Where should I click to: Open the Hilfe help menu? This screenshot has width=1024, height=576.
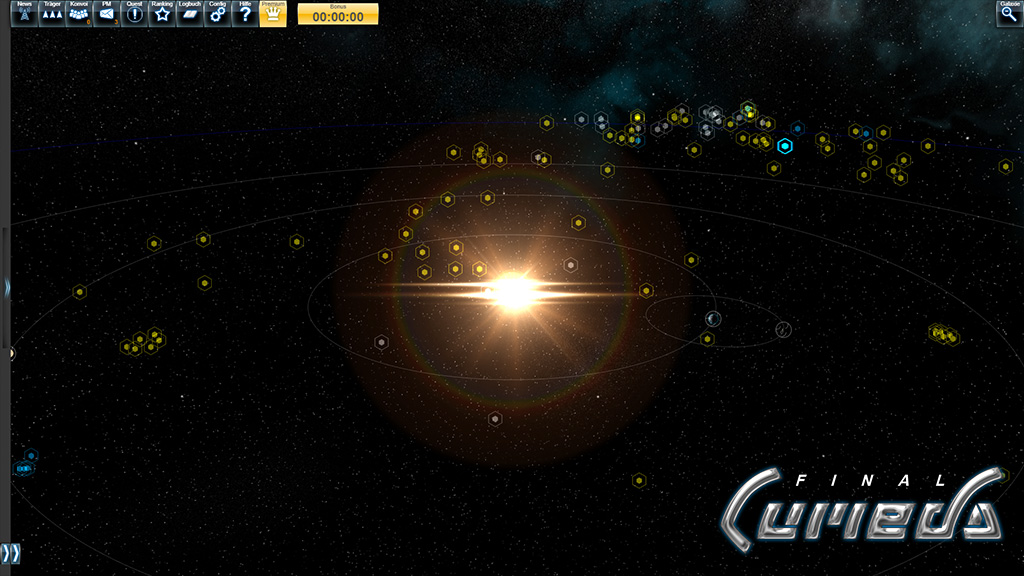pyautogui.click(x=245, y=13)
